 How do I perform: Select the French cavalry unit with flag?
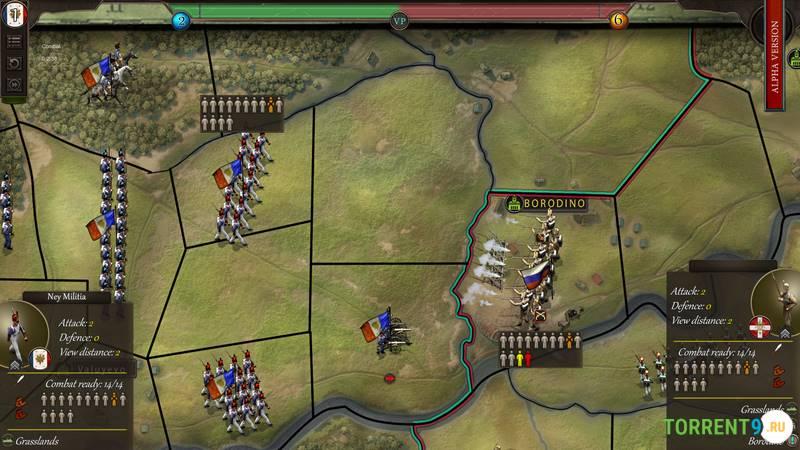click(105, 72)
